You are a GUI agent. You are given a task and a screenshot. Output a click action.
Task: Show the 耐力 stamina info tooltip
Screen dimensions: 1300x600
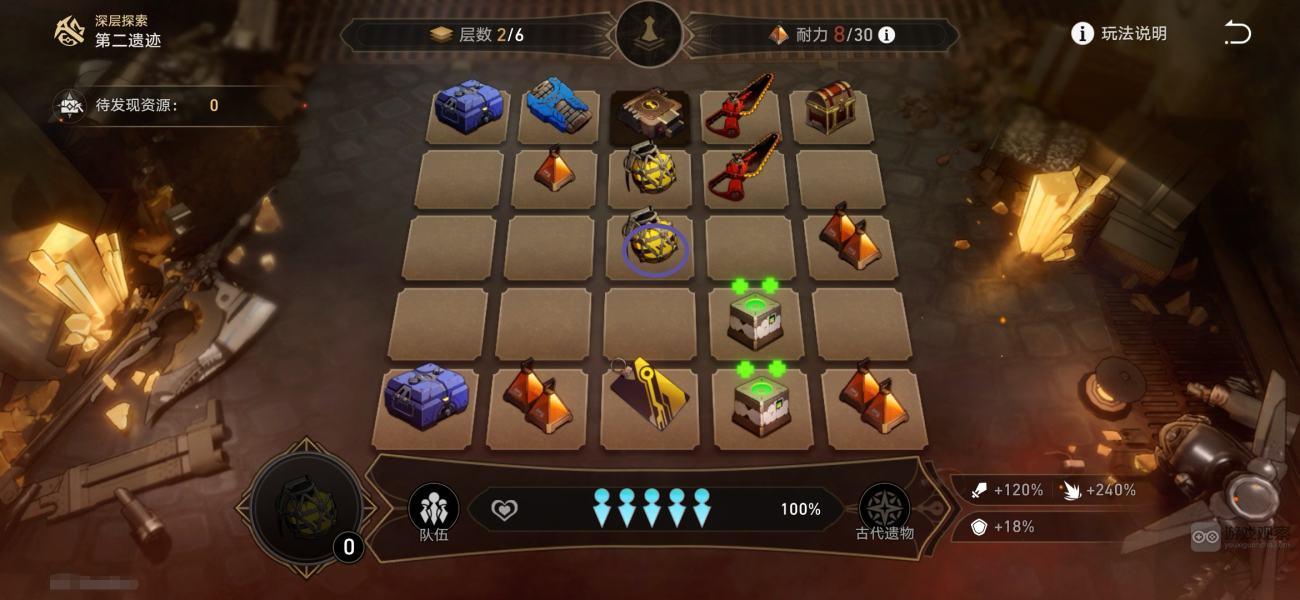click(886, 35)
